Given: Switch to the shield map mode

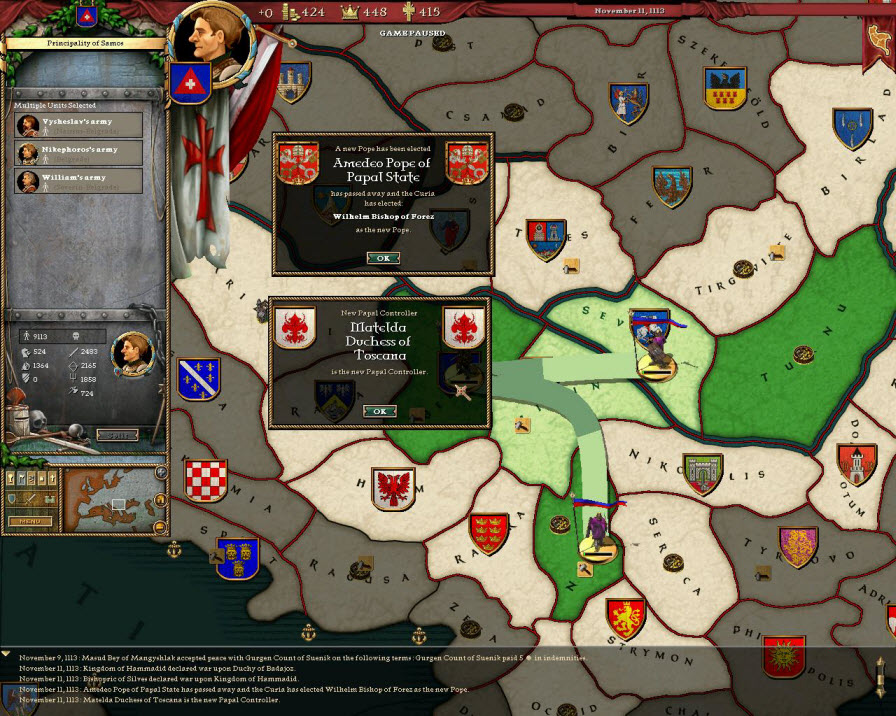Looking at the screenshot, I should click(x=12, y=498).
